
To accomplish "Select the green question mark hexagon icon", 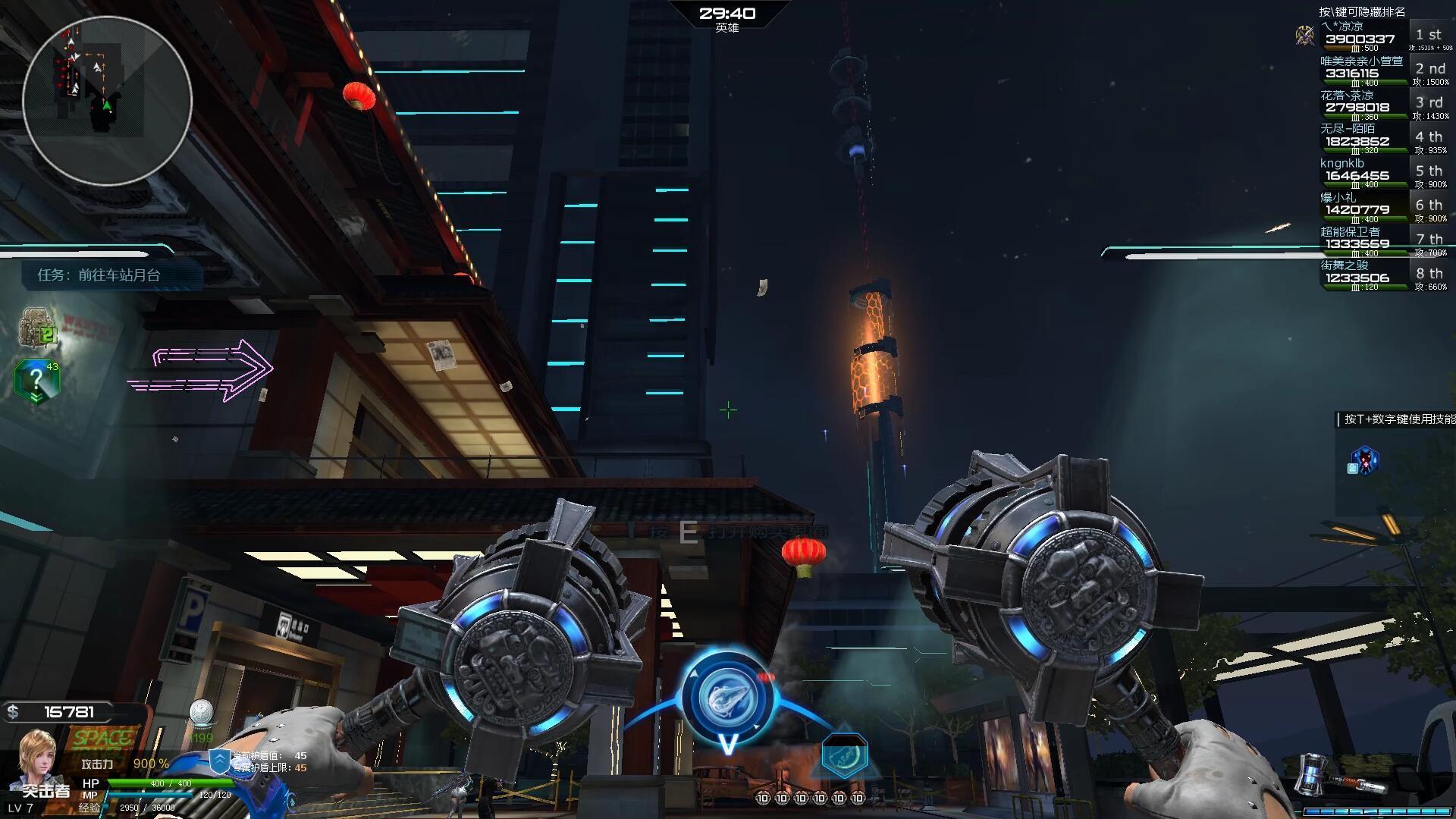I will pyautogui.click(x=36, y=381).
